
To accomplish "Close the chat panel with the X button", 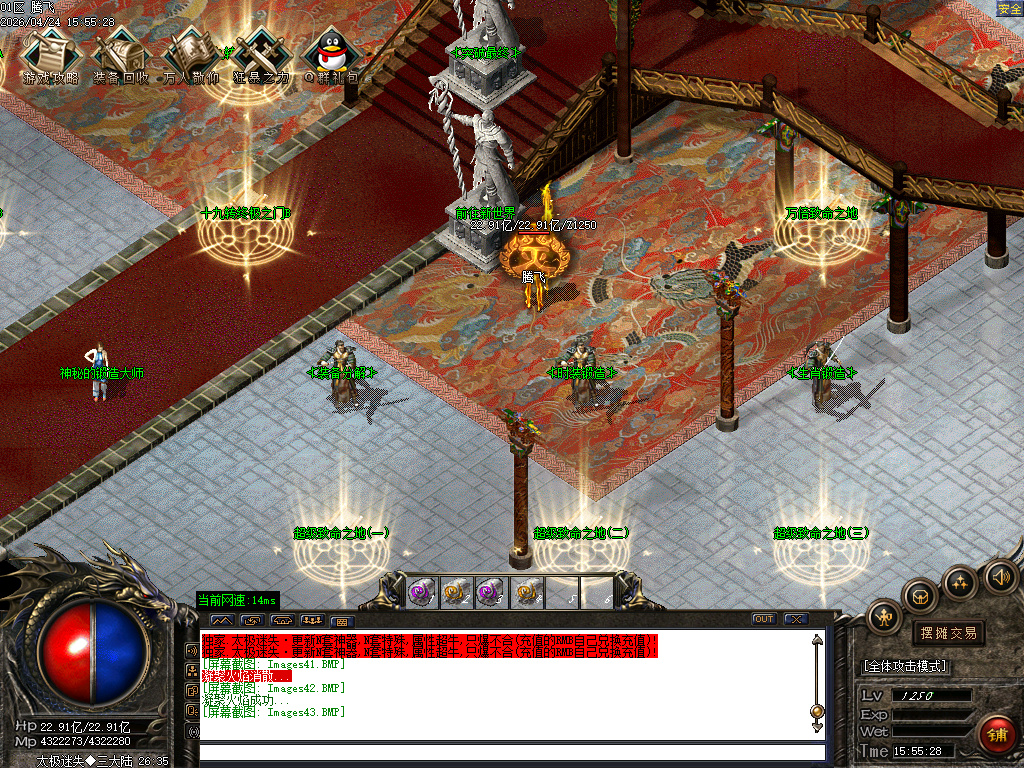I will [796, 619].
